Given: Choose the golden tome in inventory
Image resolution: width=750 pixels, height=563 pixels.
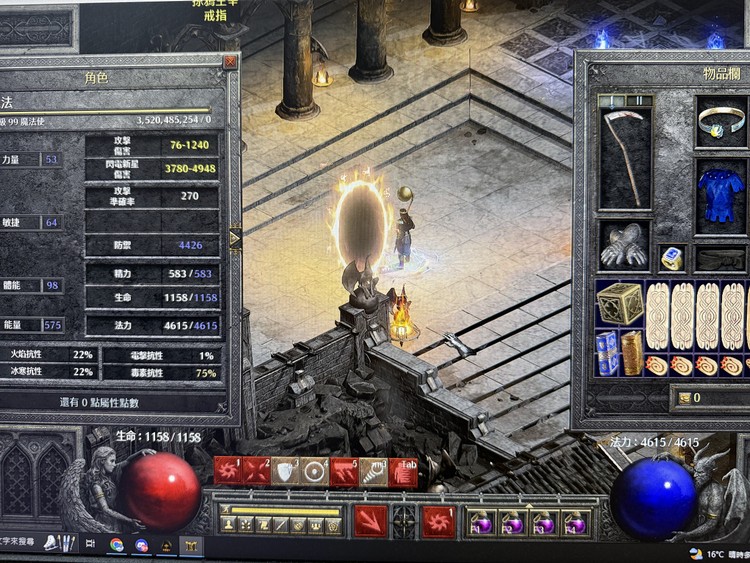Looking at the screenshot, I should [x=632, y=353].
